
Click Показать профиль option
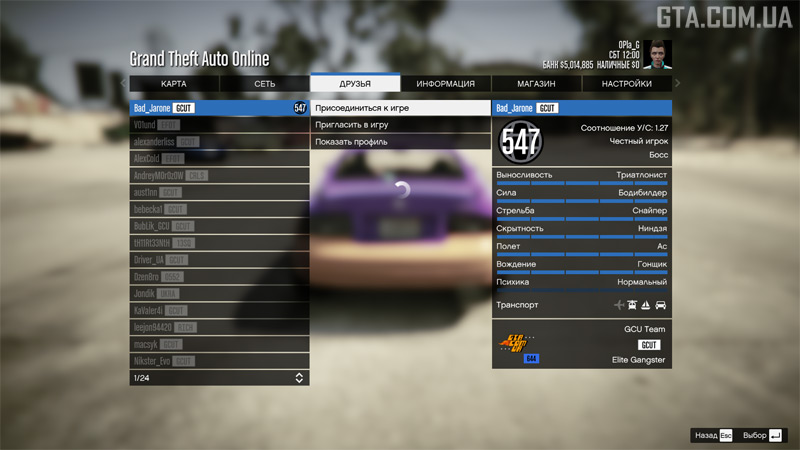coord(400,142)
